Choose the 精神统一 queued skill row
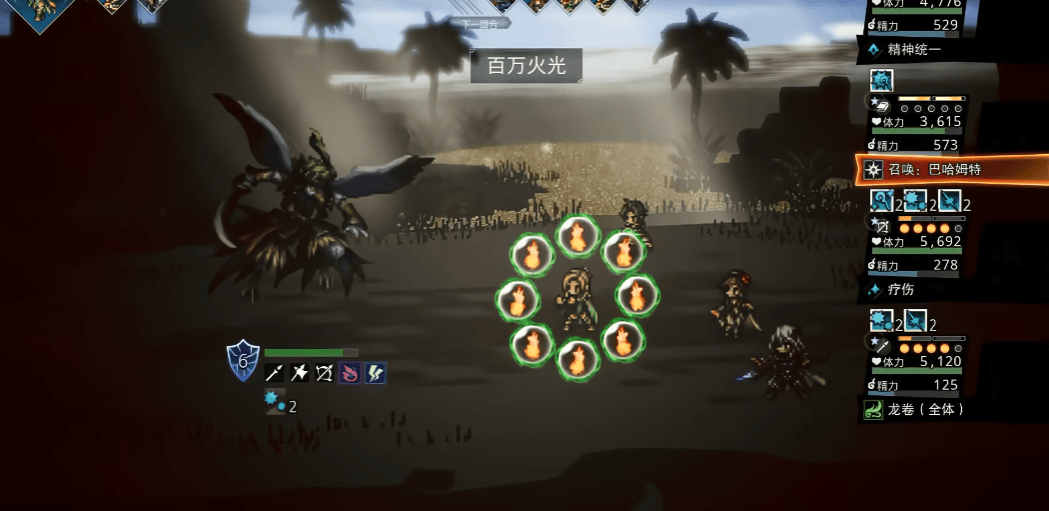This screenshot has height=511, width=1049. 950,49
